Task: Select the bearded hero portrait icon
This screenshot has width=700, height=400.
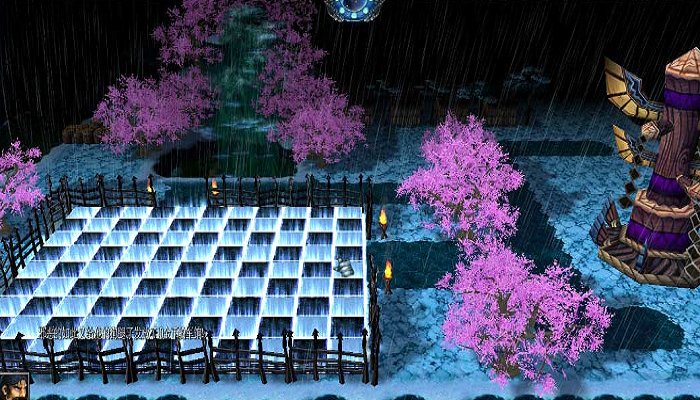Action: click(x=14, y=386)
